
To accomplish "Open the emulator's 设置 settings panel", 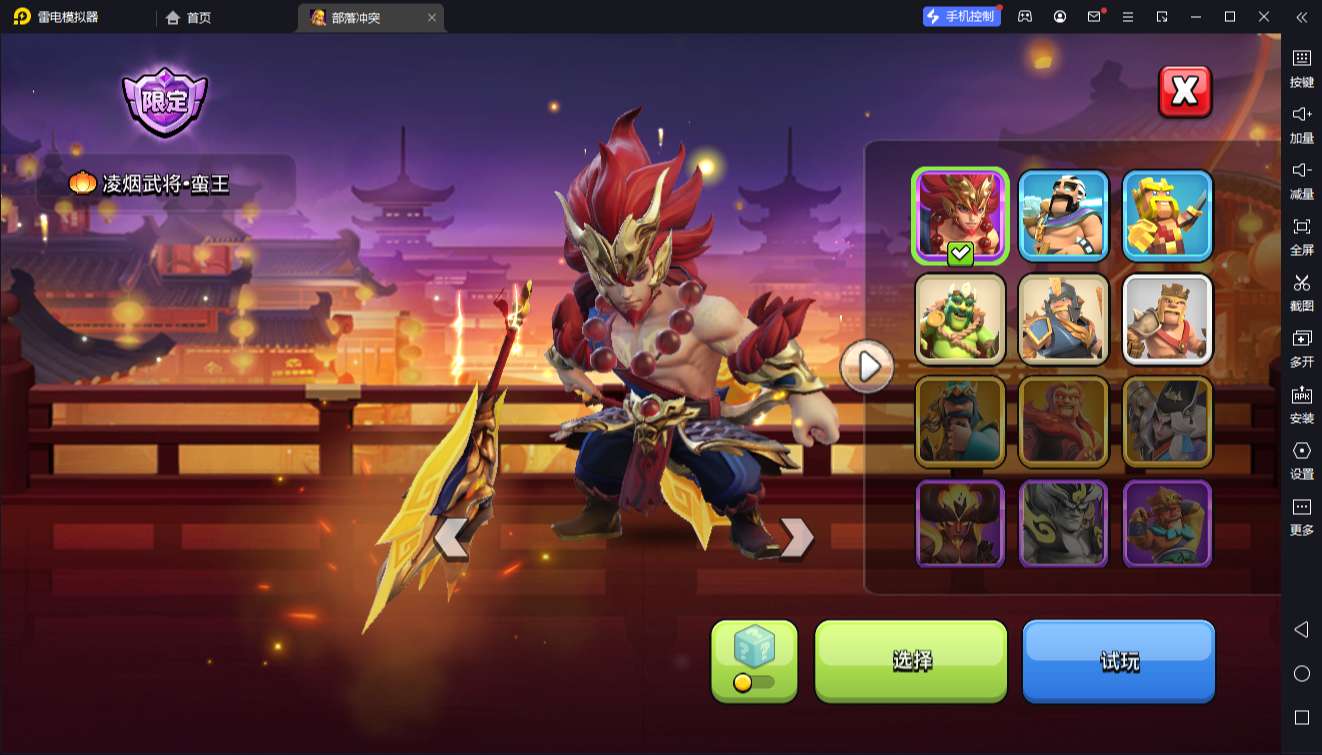I will point(1301,459).
